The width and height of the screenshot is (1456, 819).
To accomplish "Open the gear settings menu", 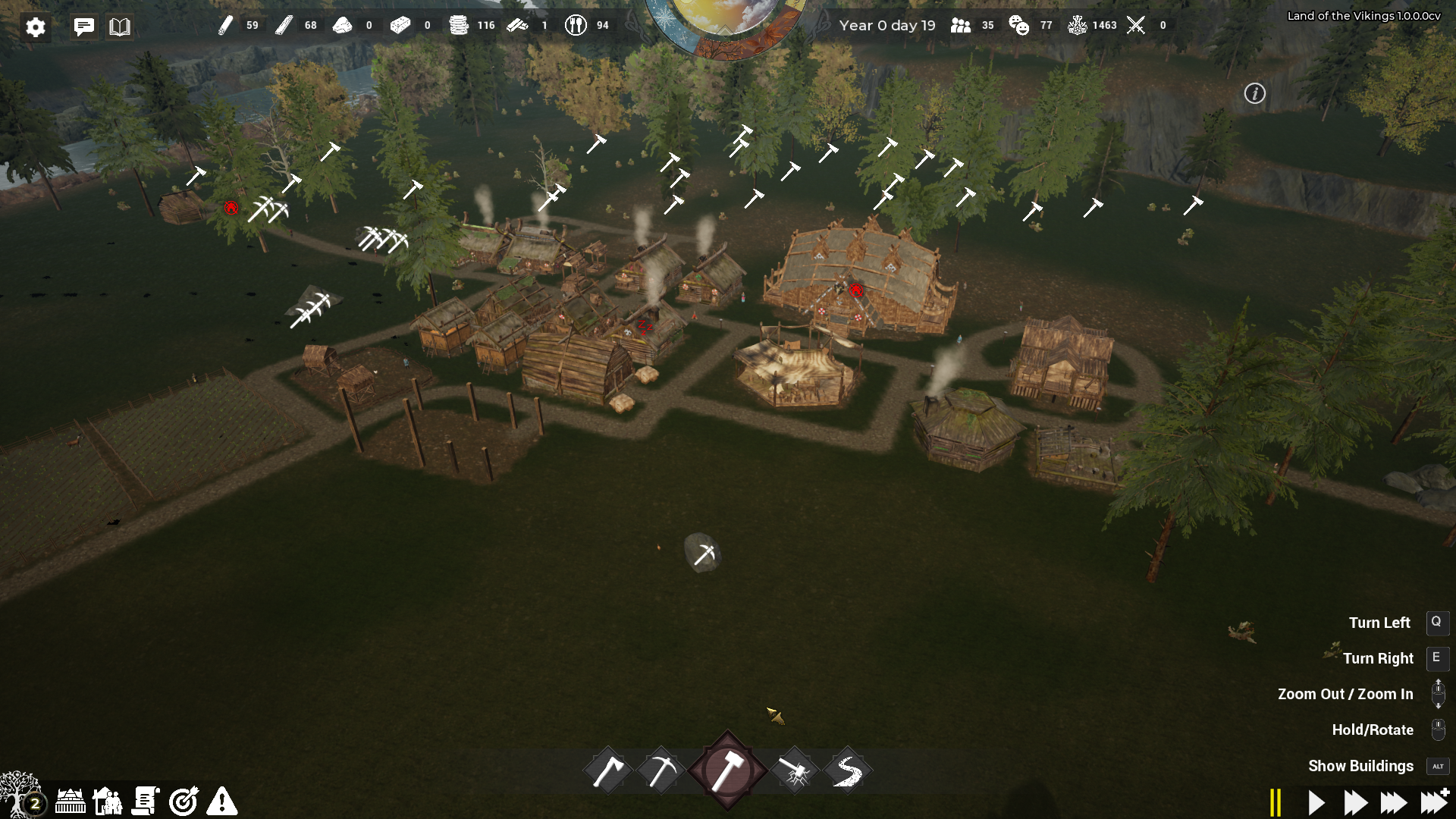I will [36, 27].
